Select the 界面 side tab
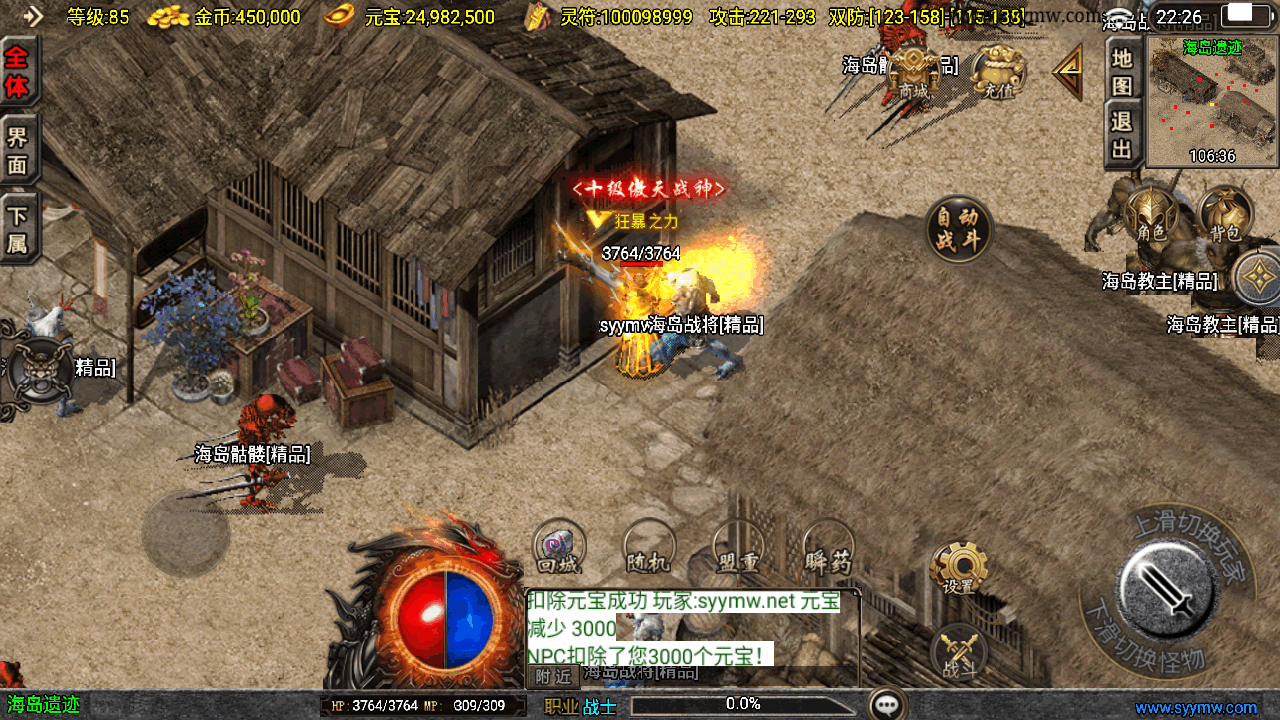The image size is (1280, 720). tap(18, 150)
